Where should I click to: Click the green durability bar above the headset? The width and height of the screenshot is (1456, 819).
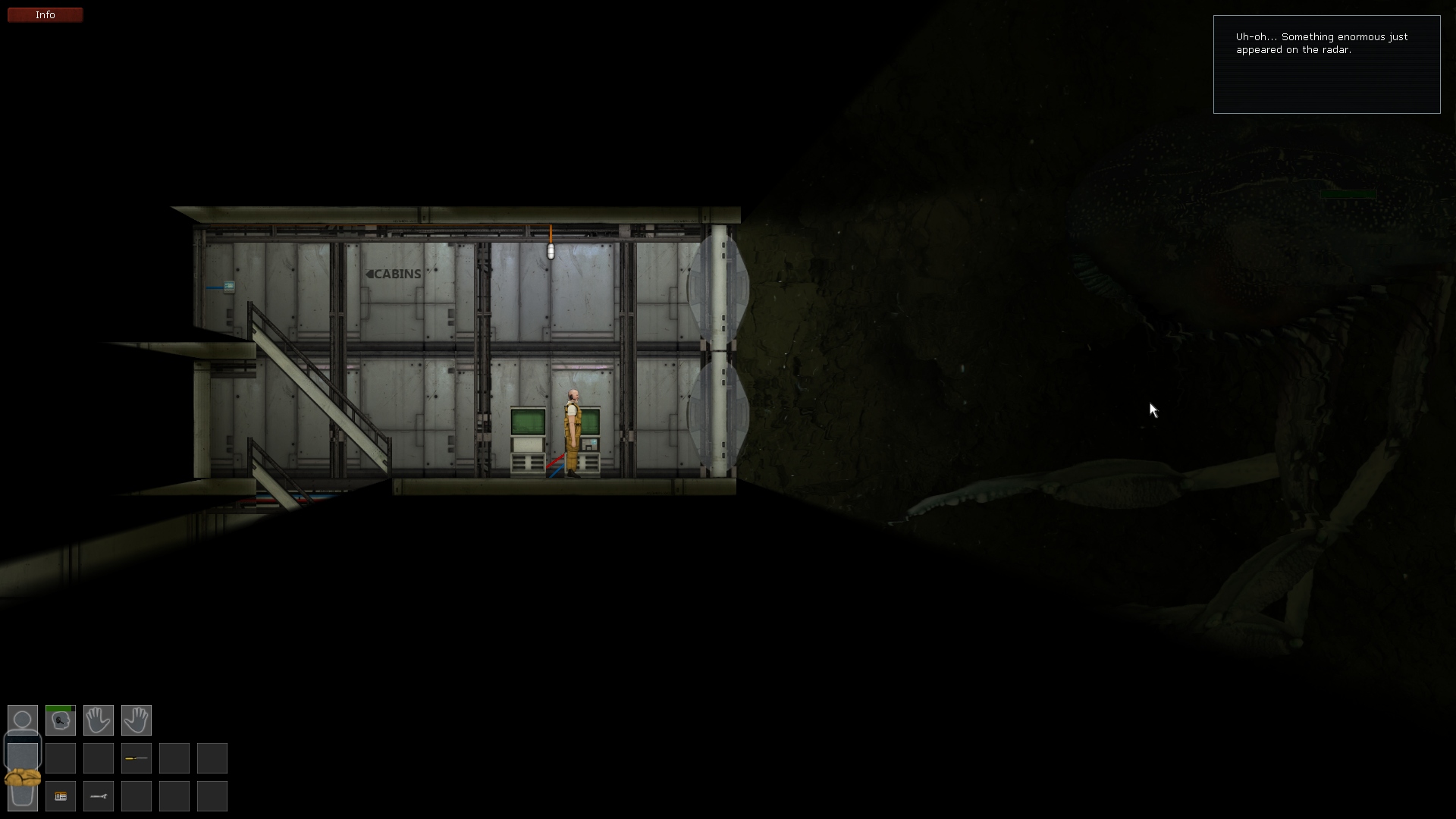pyautogui.click(x=59, y=707)
